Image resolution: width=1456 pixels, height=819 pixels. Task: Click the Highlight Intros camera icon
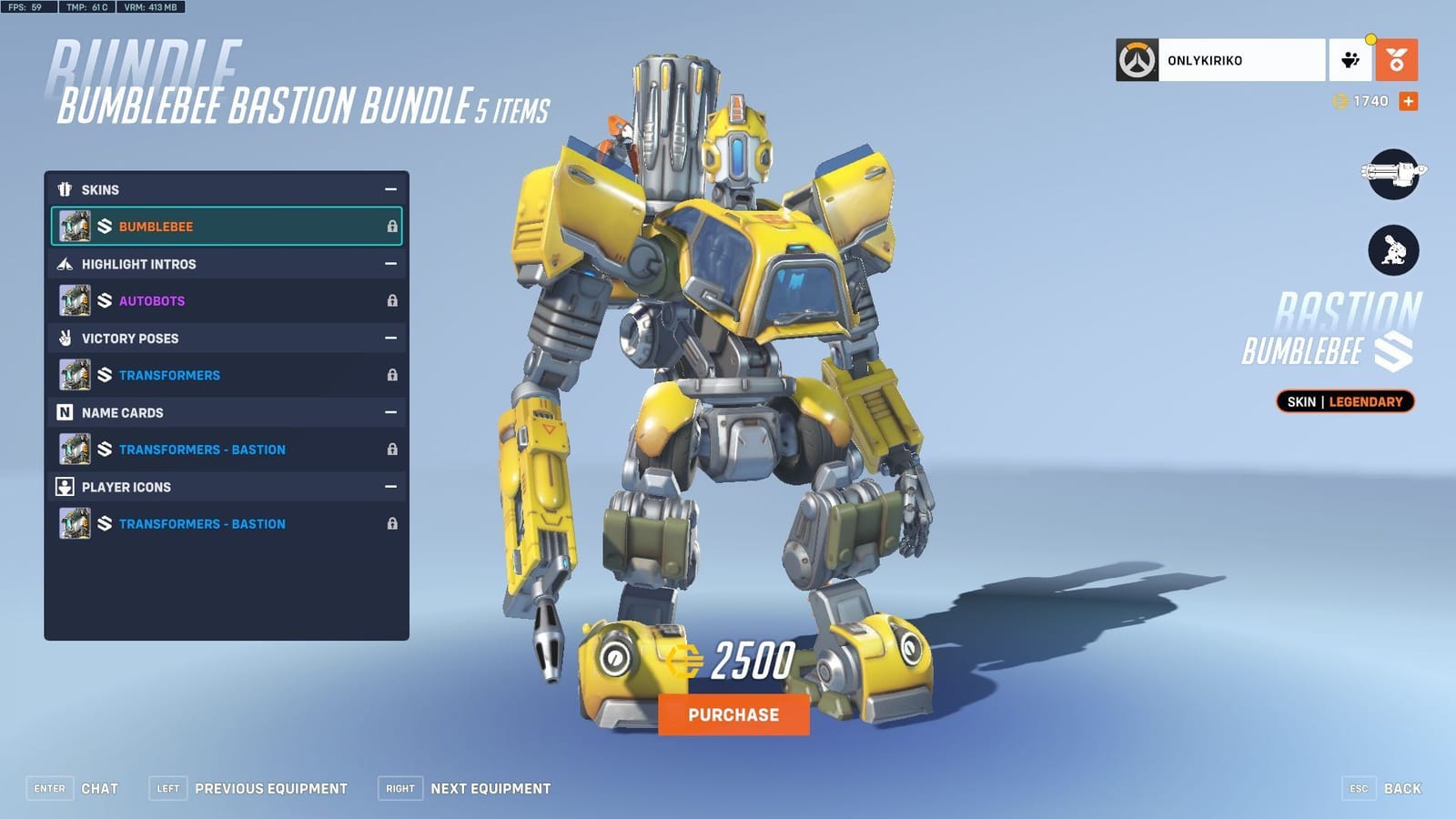coord(64,264)
